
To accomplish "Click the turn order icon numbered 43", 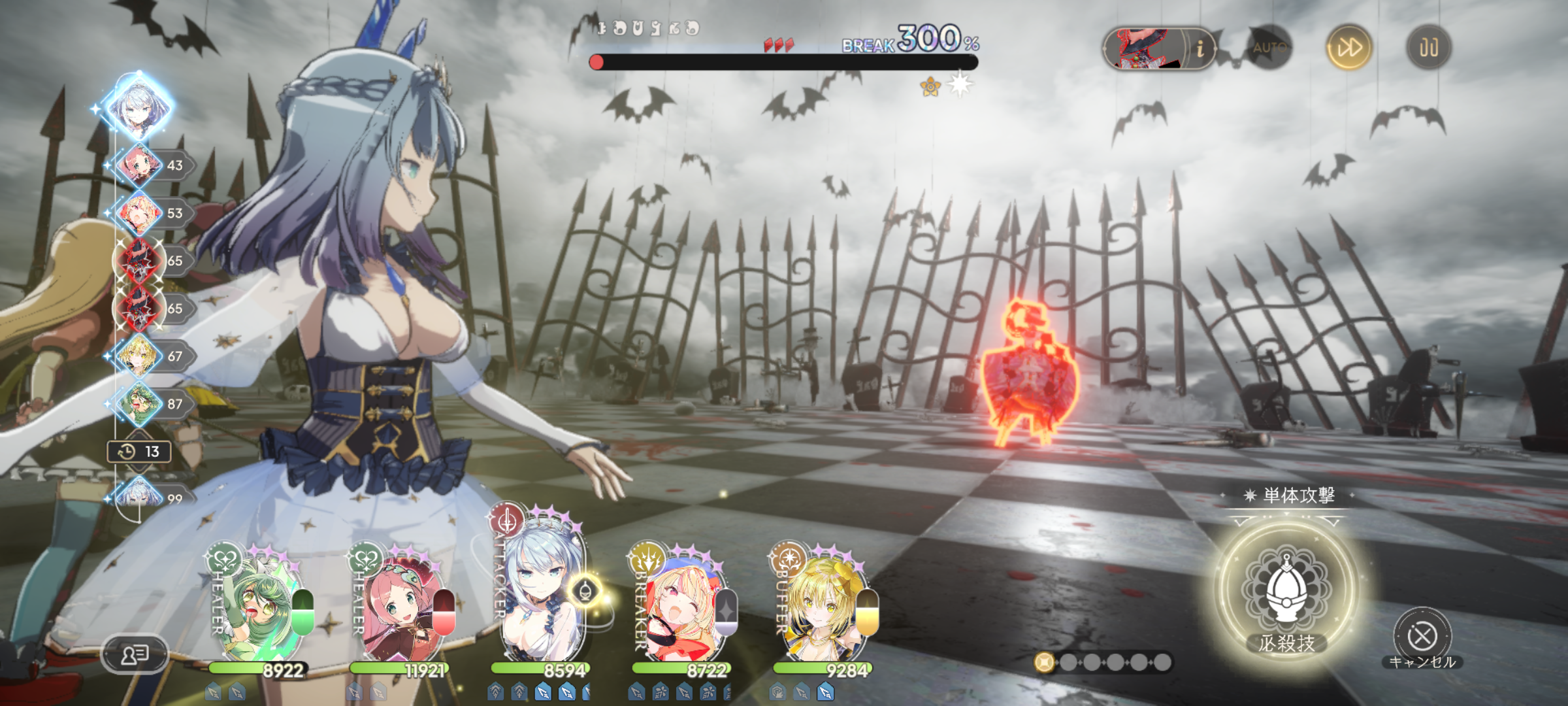I will (139, 165).
